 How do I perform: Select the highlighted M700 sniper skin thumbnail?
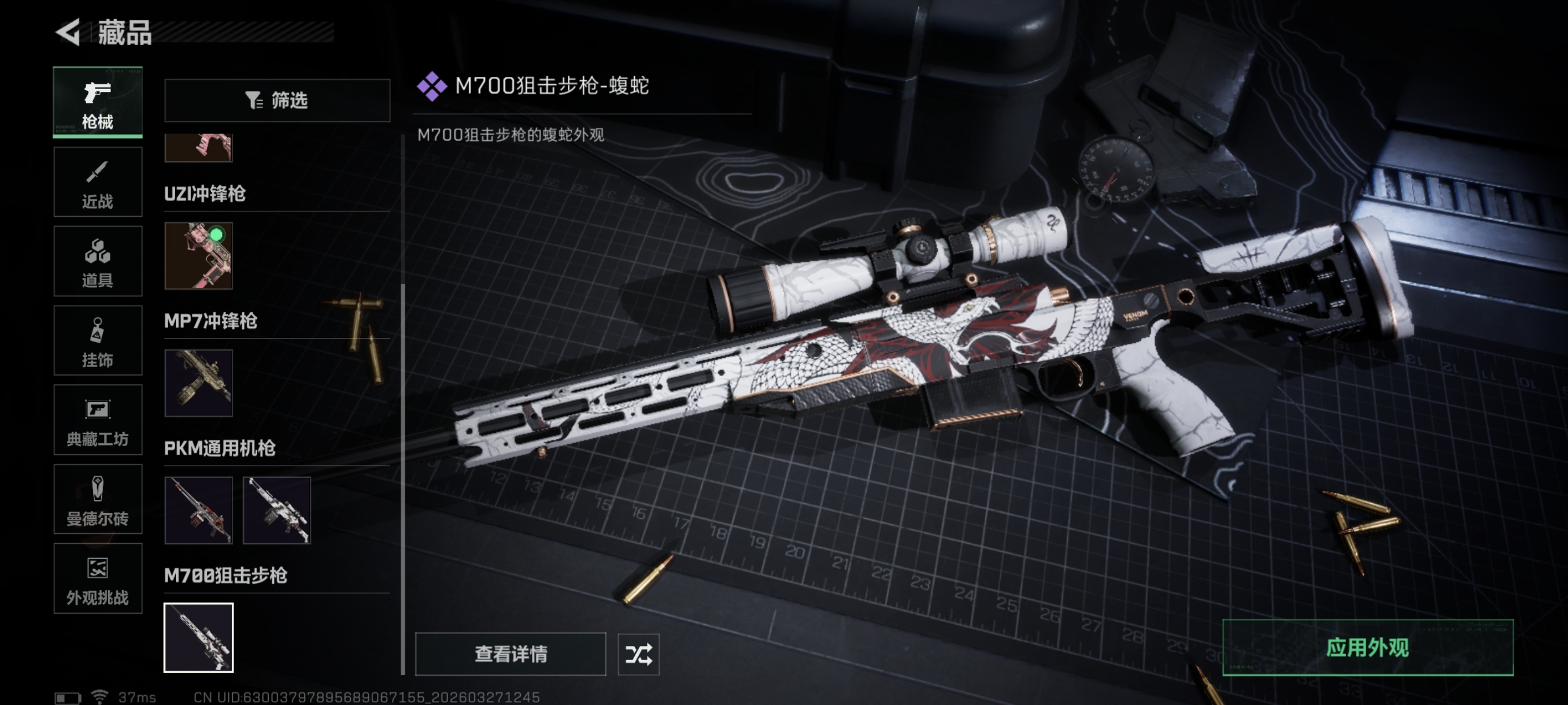[x=198, y=637]
